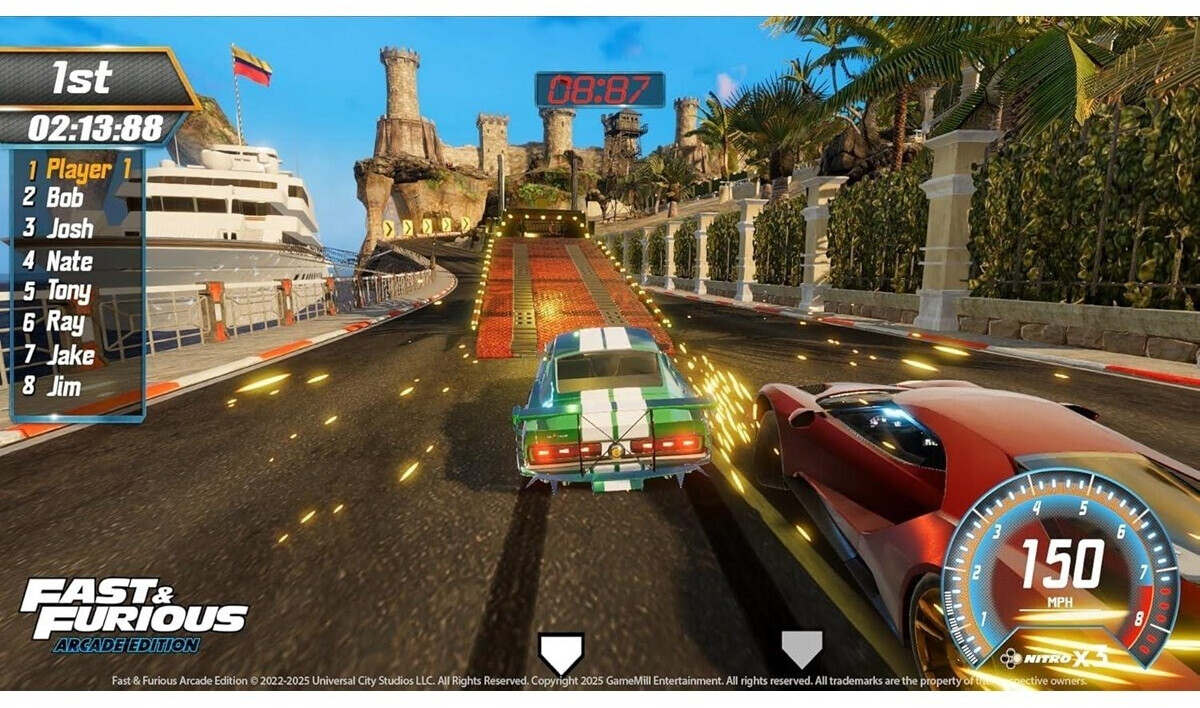
Task: Click Josh's row in the standings
Action: 69,228
